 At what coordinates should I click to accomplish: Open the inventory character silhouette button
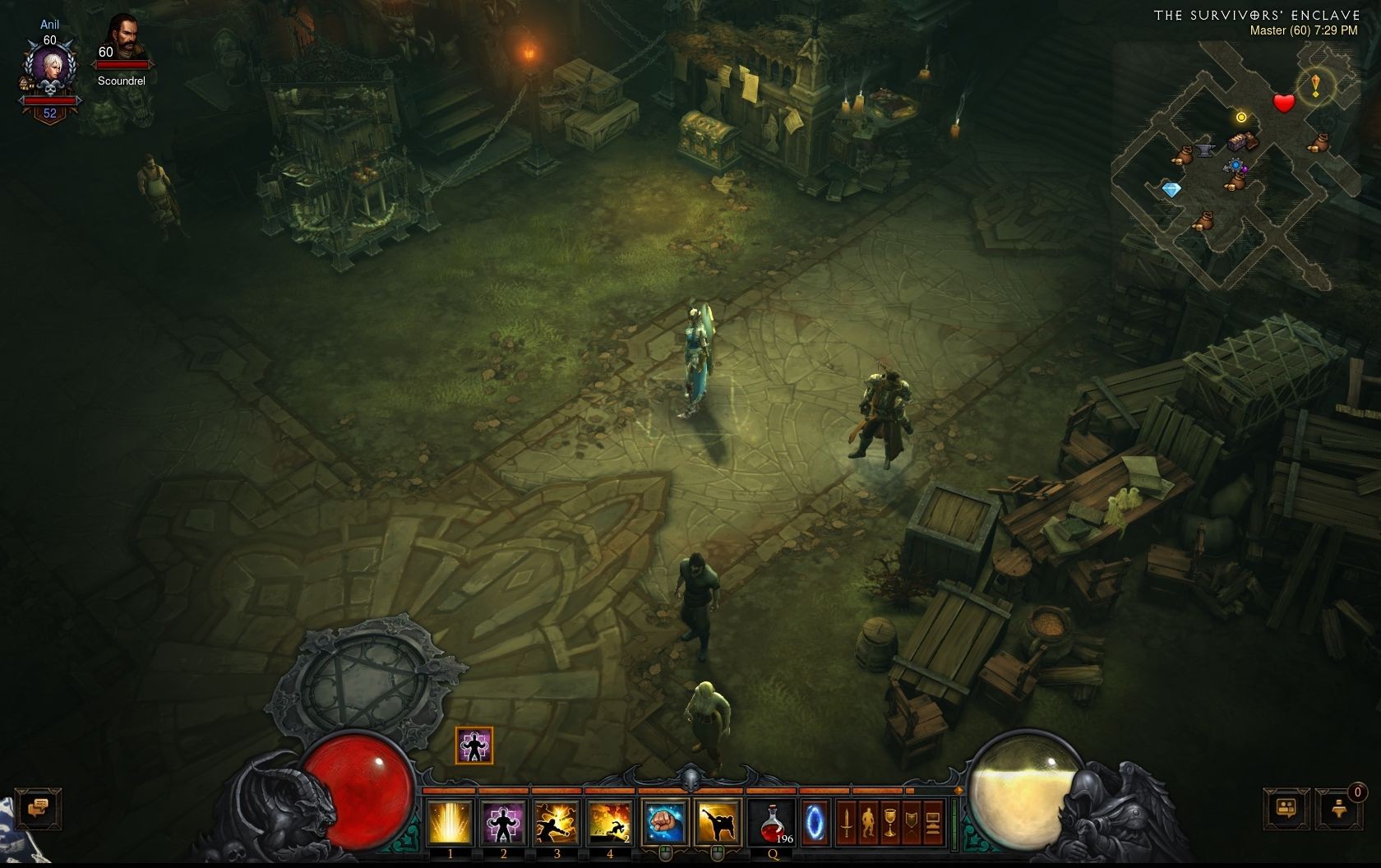(x=868, y=822)
